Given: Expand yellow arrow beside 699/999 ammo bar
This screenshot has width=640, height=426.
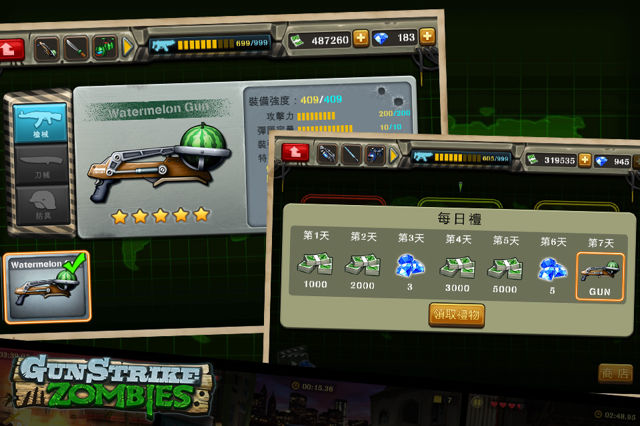Looking at the screenshot, I should pos(128,46).
